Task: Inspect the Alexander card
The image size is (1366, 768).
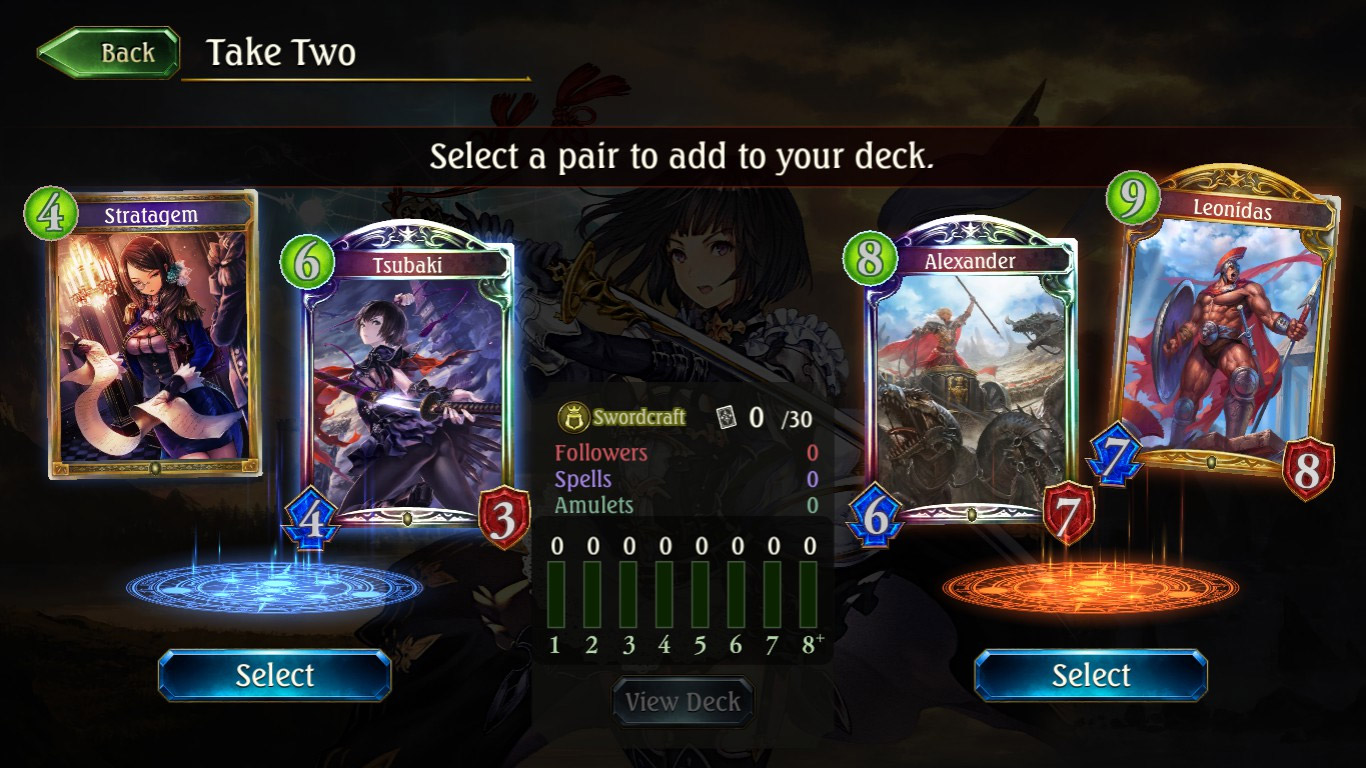Action: [970, 380]
